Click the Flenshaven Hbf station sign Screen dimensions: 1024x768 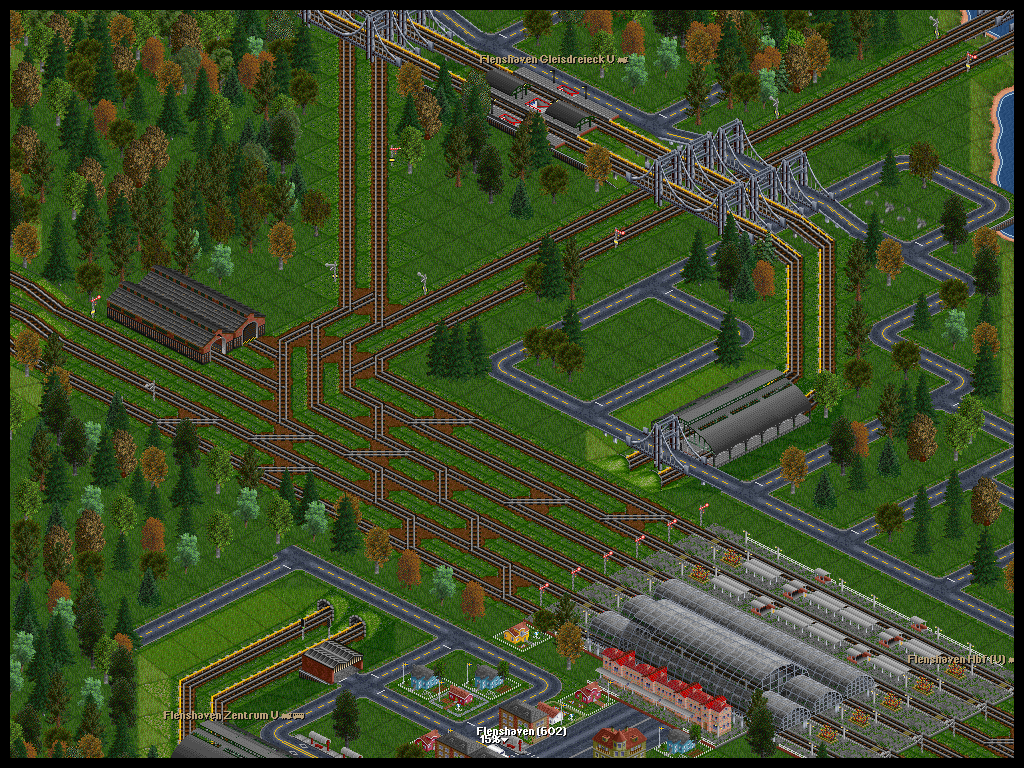[957, 659]
